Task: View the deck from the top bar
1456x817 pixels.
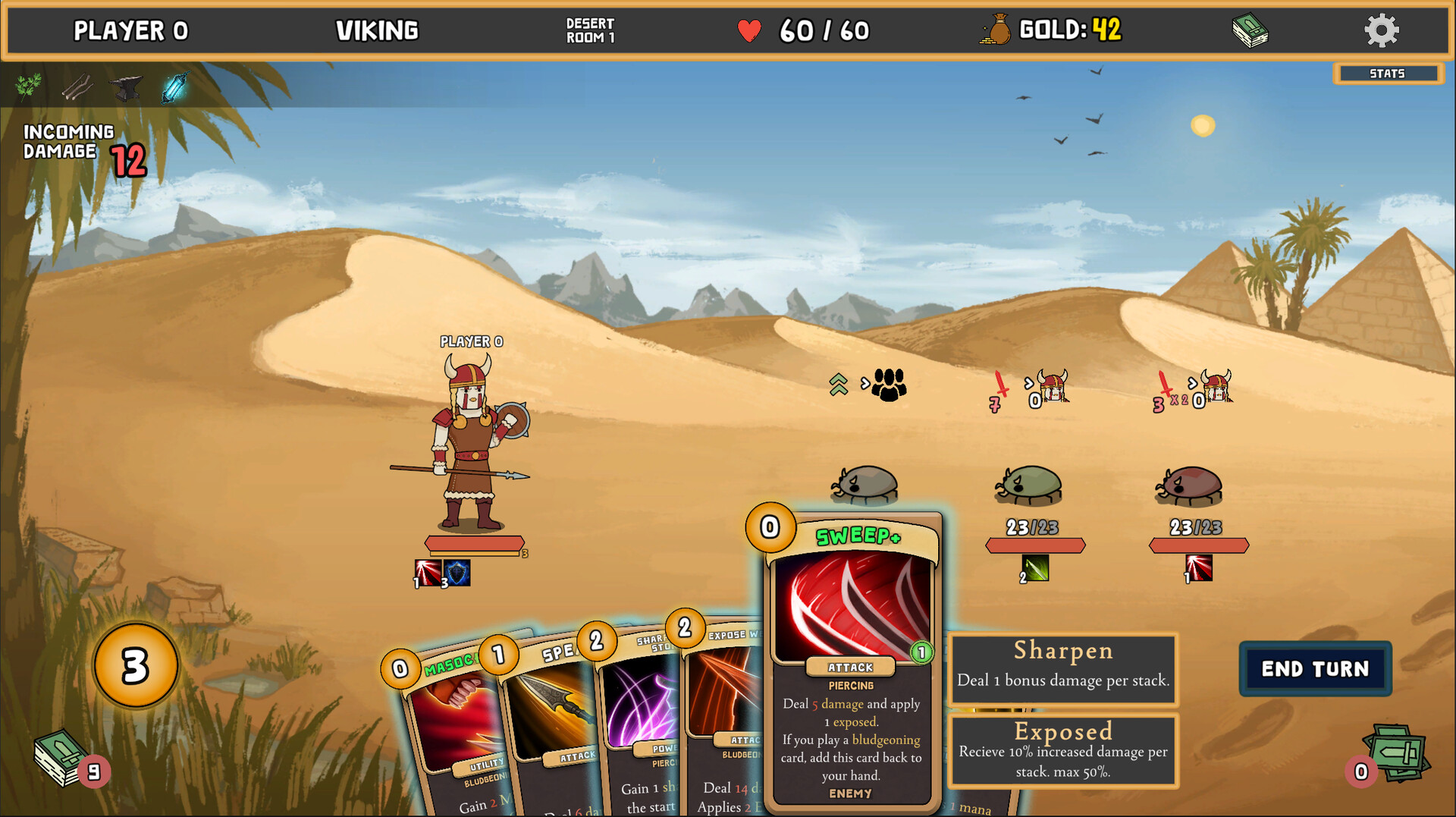Action: click(1250, 32)
